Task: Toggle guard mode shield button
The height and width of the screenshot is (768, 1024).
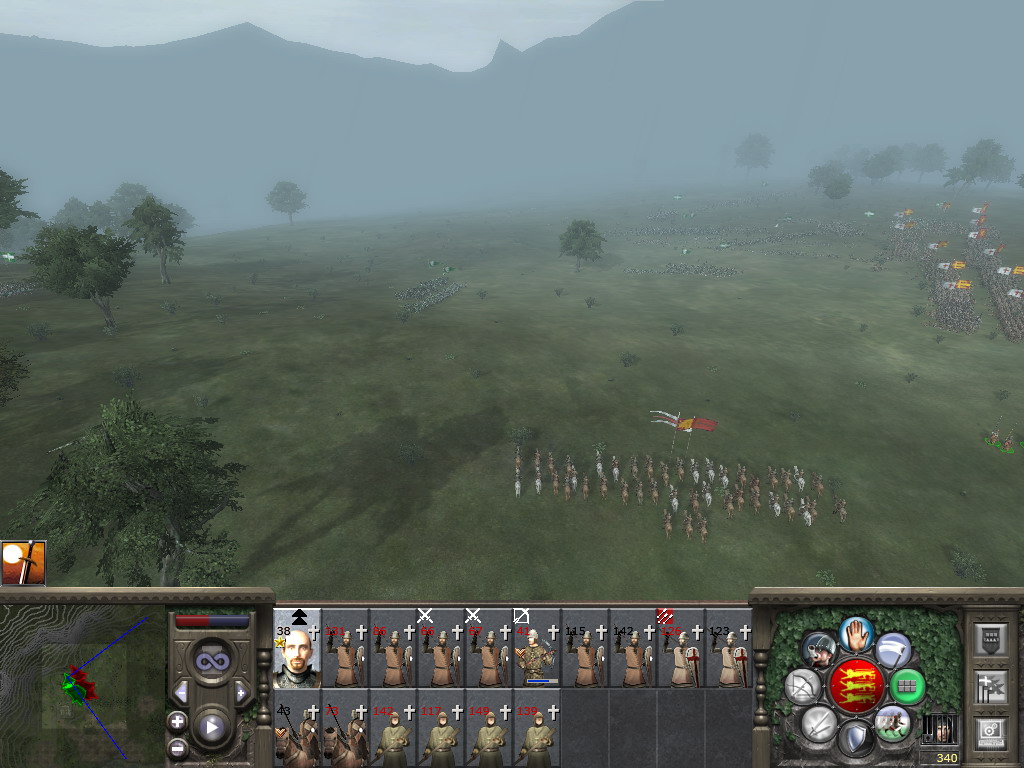Action: 855,739
